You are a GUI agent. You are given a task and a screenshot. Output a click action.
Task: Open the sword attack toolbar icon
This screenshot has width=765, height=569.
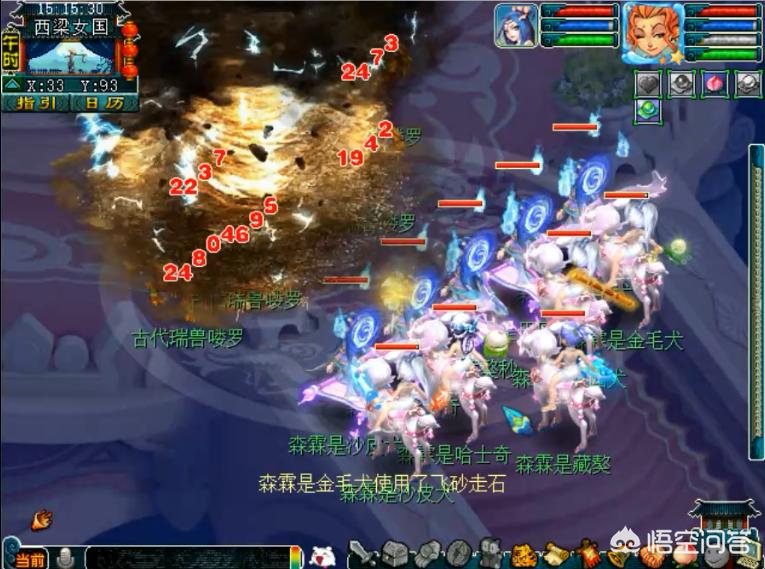pos(362,553)
